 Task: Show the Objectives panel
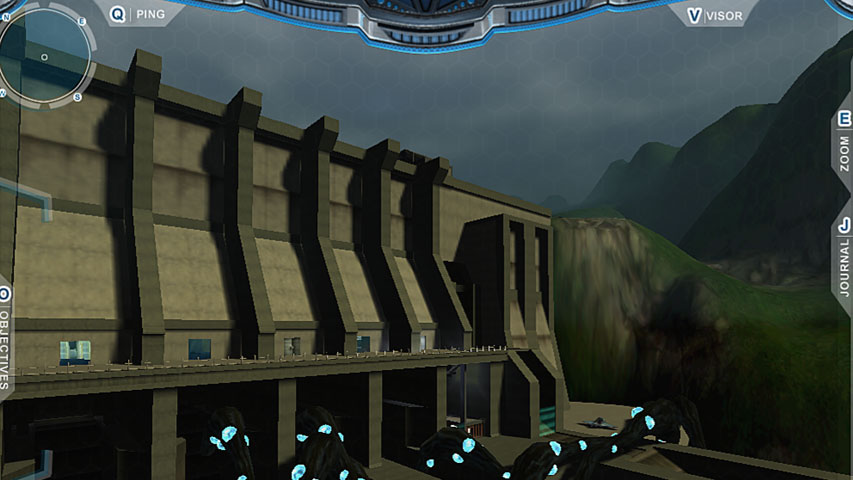pos(5,340)
